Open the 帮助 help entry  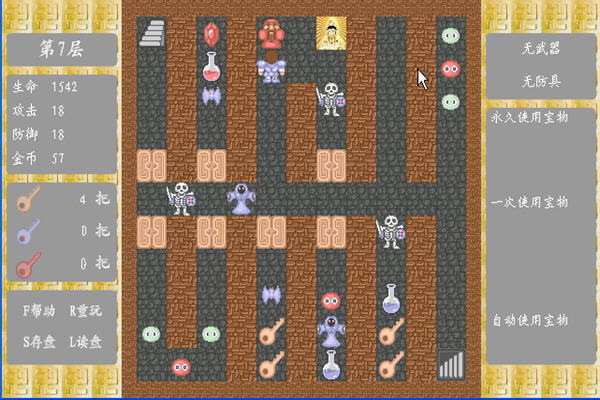coord(39,311)
